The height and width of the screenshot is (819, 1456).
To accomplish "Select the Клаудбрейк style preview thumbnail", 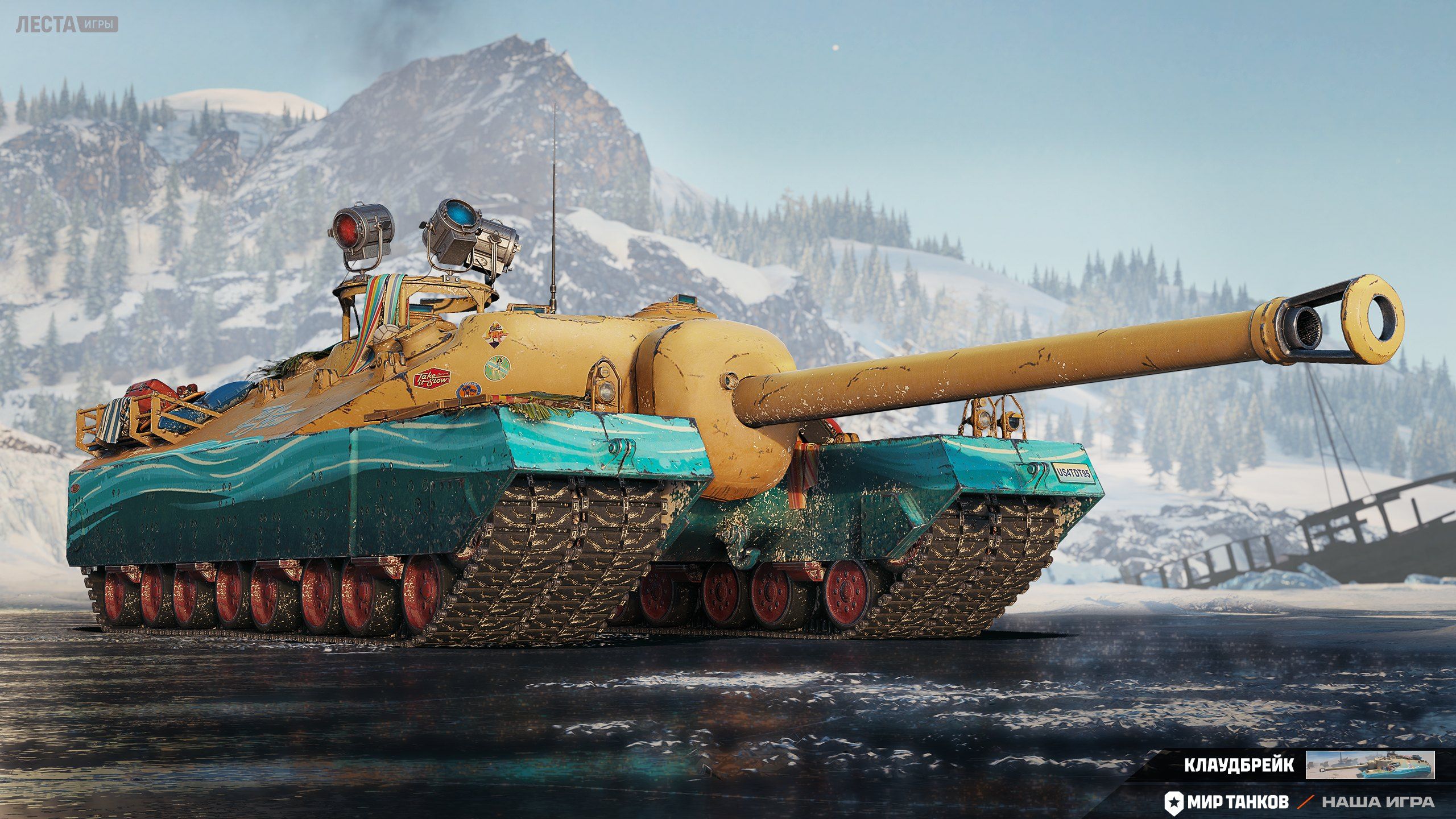I will 1370,765.
